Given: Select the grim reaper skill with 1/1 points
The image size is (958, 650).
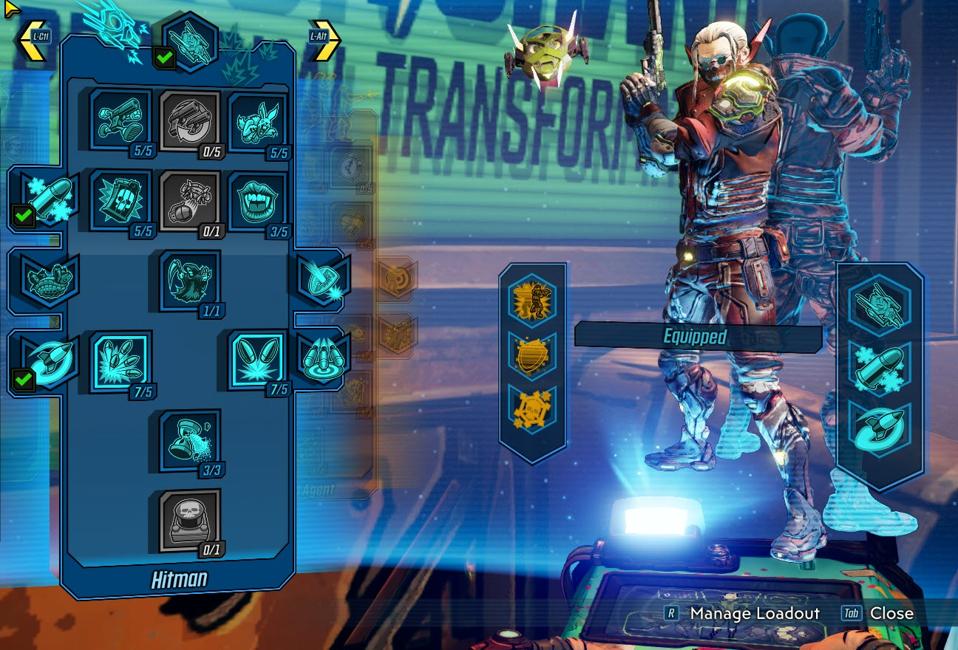Looking at the screenshot, I should pos(190,280).
